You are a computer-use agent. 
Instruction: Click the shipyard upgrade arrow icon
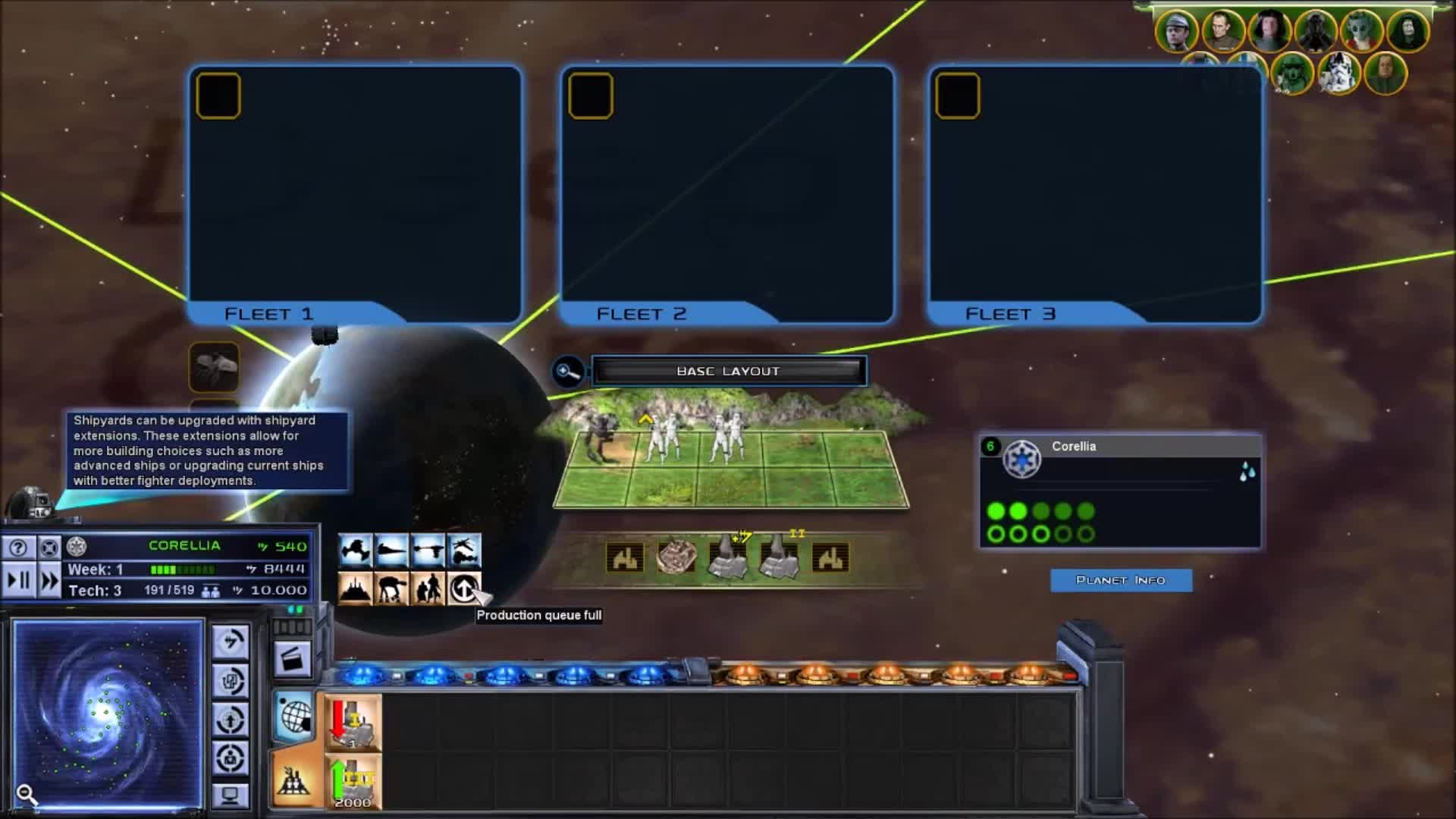tap(465, 588)
